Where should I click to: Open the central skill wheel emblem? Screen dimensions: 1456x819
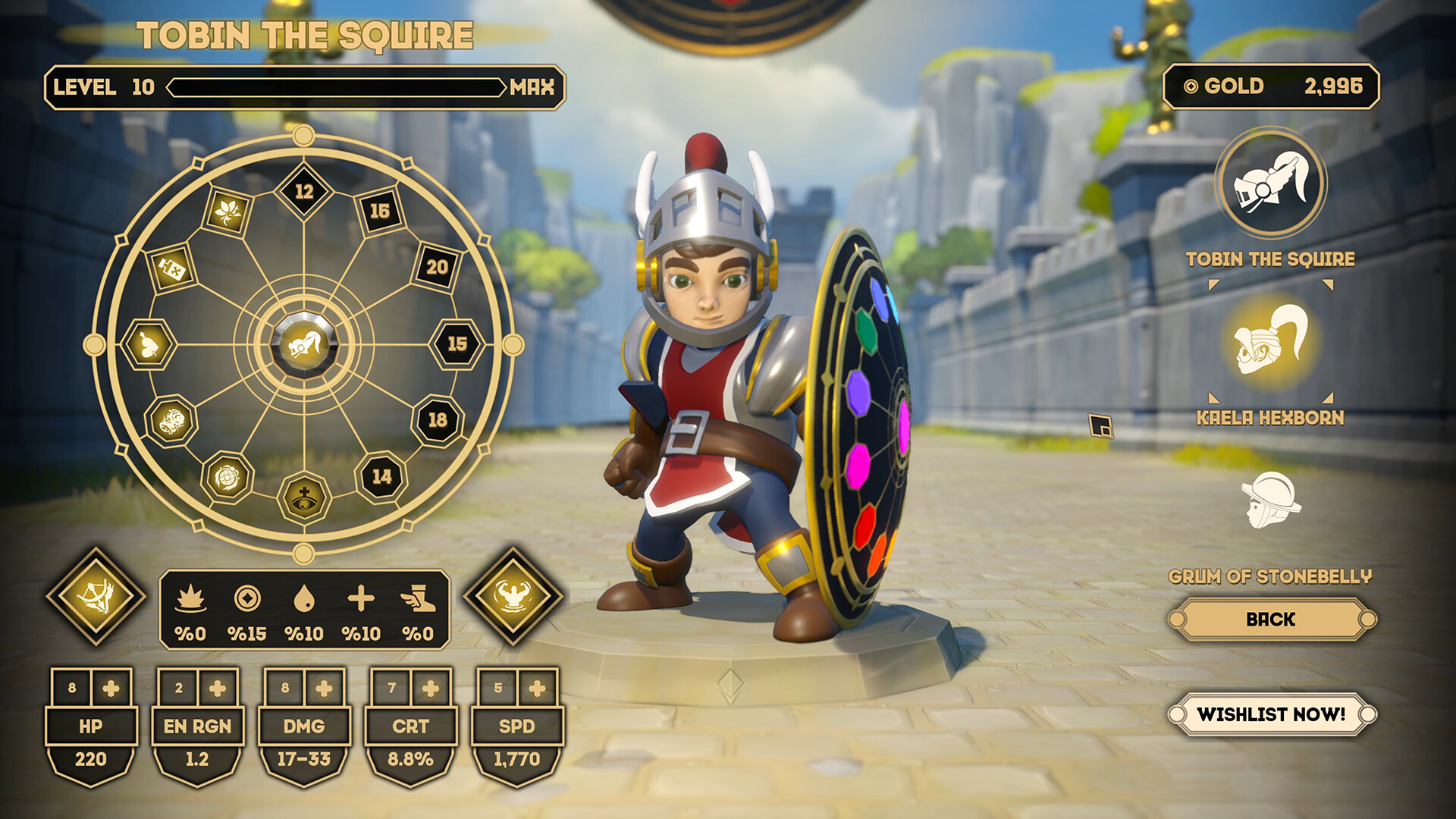[304, 345]
